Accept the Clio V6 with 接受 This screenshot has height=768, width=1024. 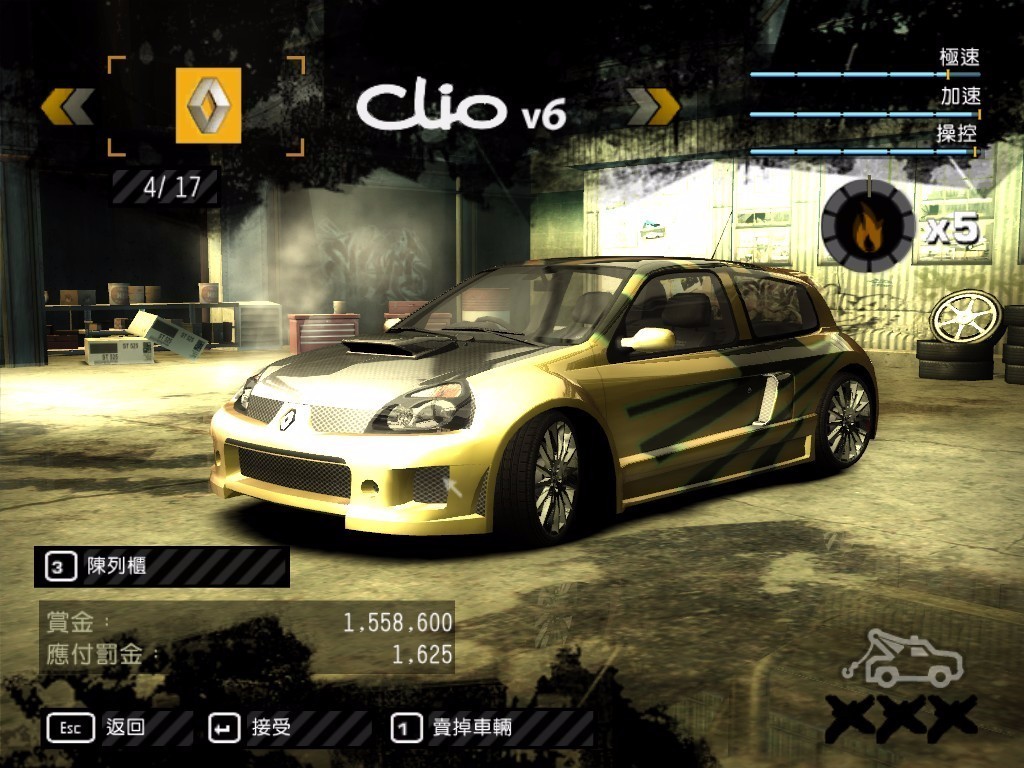[270, 728]
